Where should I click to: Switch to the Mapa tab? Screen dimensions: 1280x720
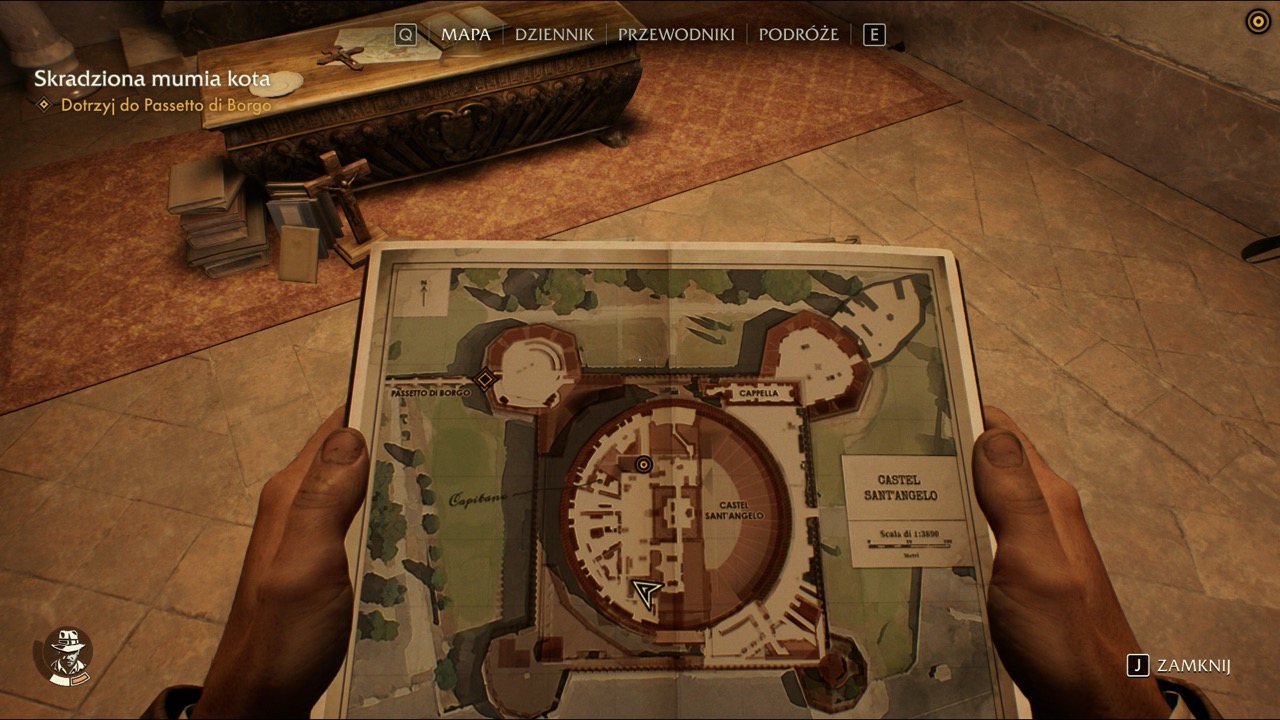466,35
